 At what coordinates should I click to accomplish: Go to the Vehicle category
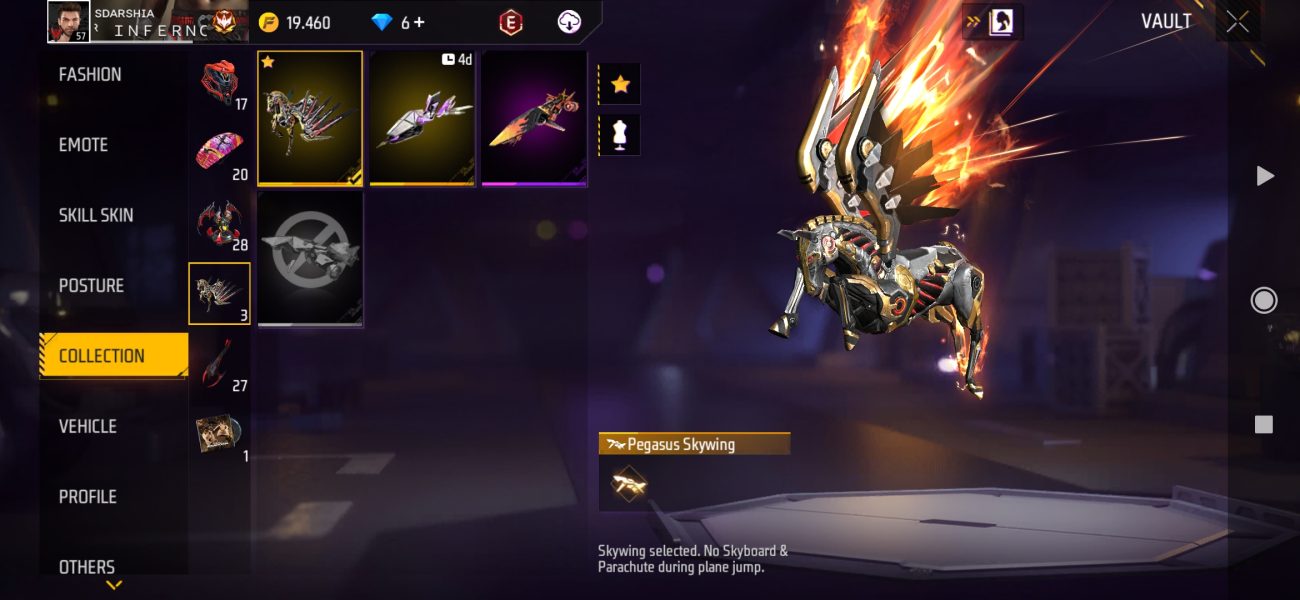(x=88, y=427)
